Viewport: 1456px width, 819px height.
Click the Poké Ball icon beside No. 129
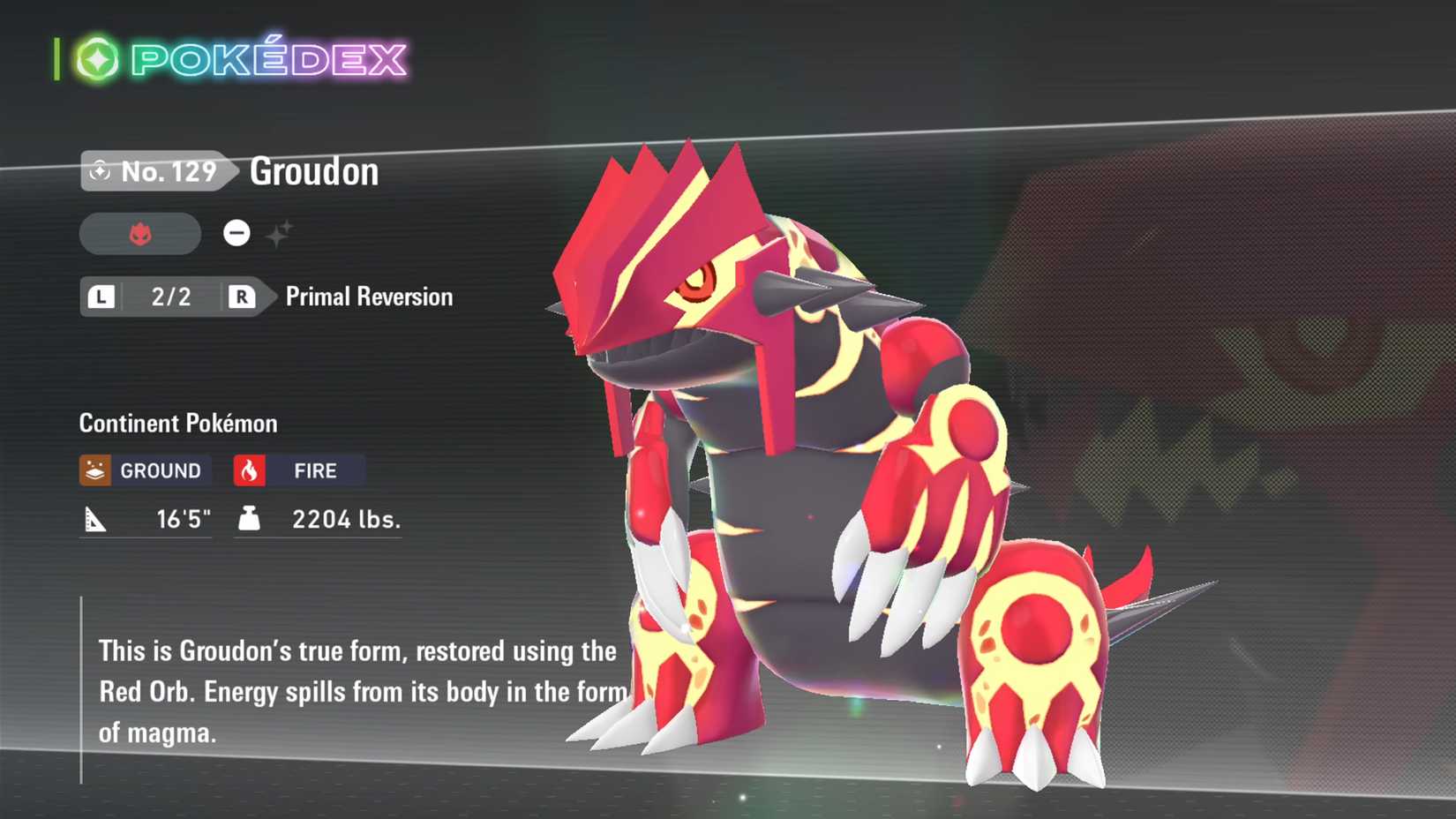click(101, 171)
